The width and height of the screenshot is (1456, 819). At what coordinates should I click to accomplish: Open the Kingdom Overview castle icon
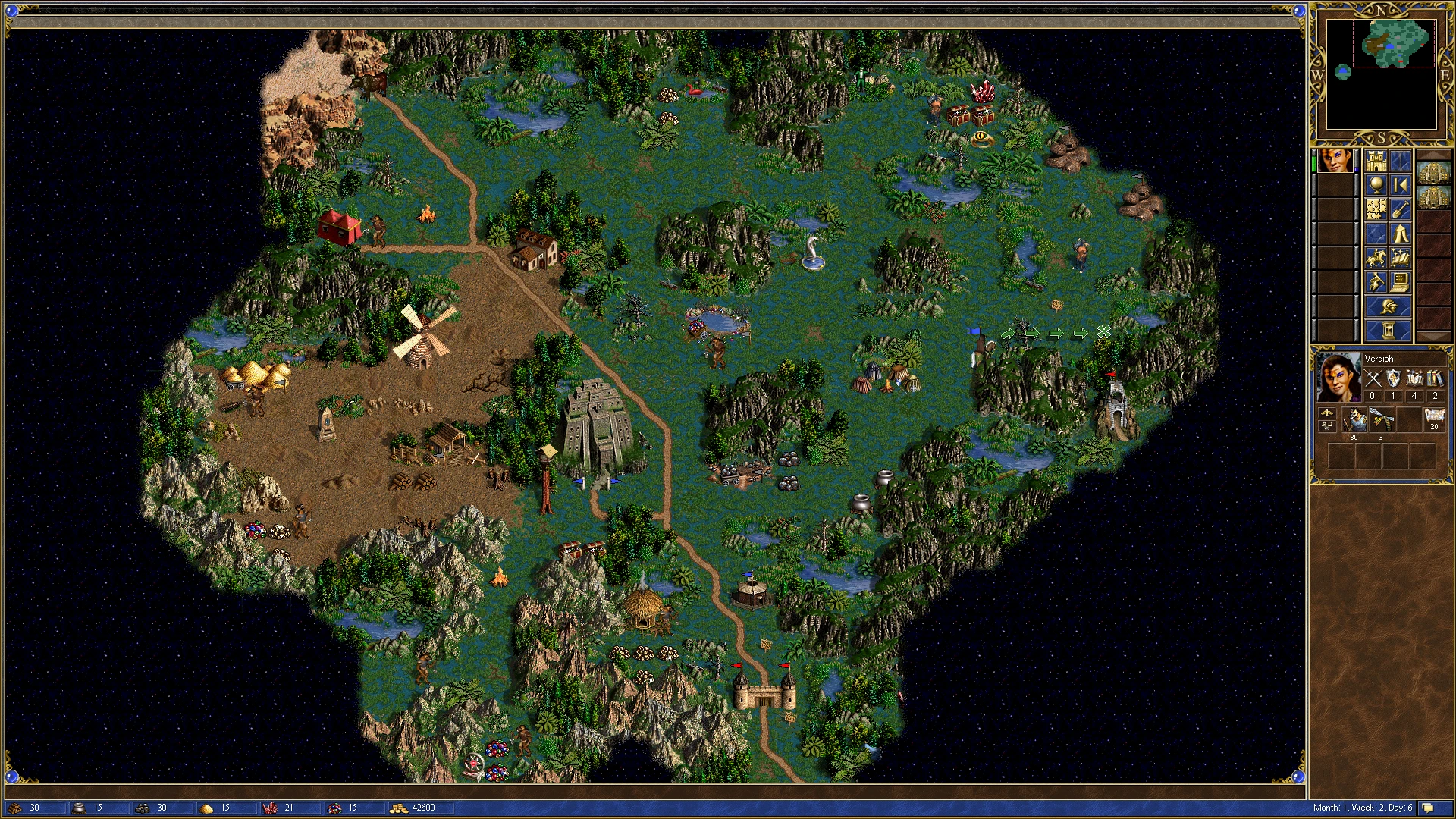(1376, 161)
